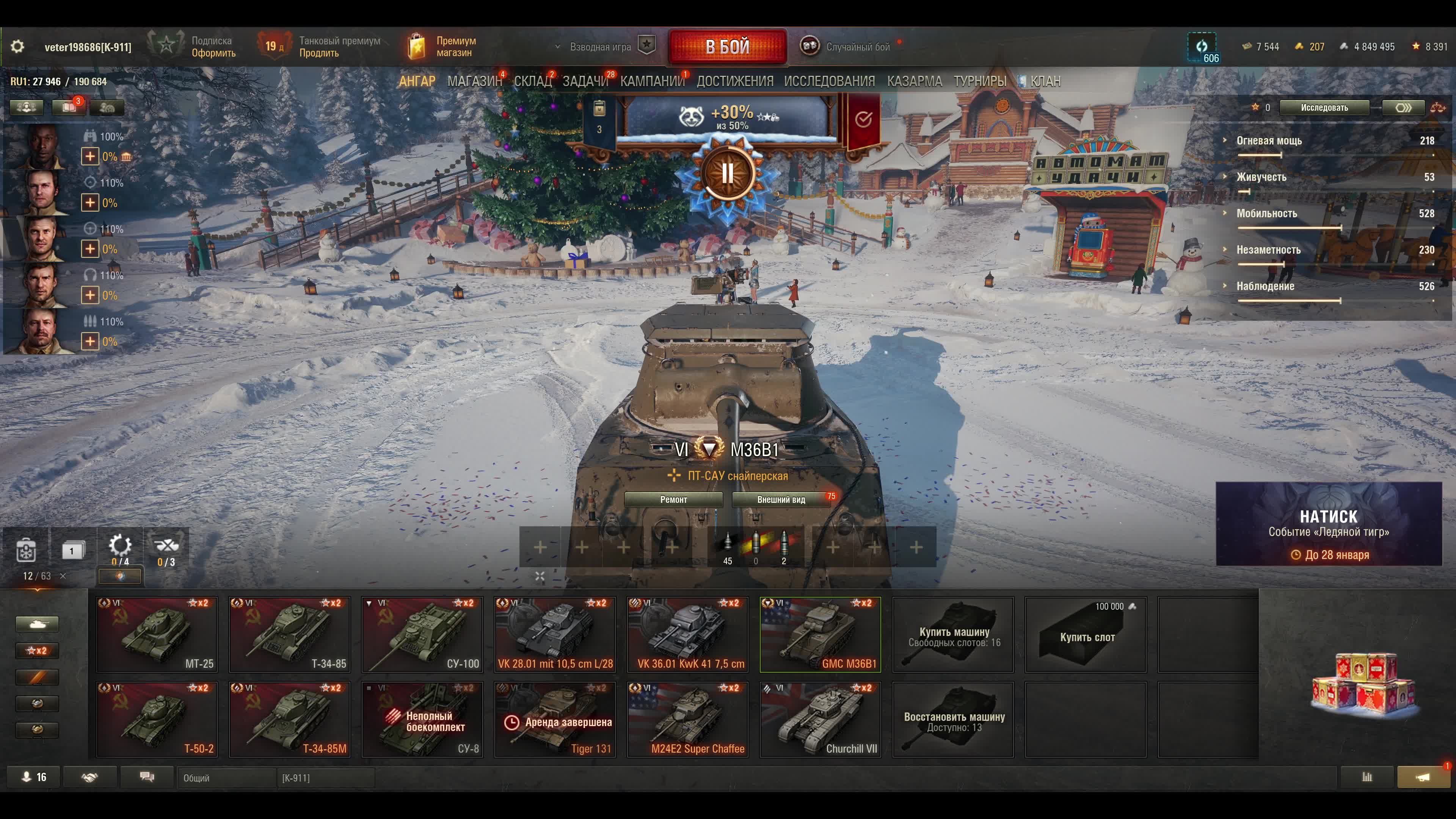1456x819 pixels.
Task: Switch to the КАЗАРМА tab
Action: click(x=914, y=82)
